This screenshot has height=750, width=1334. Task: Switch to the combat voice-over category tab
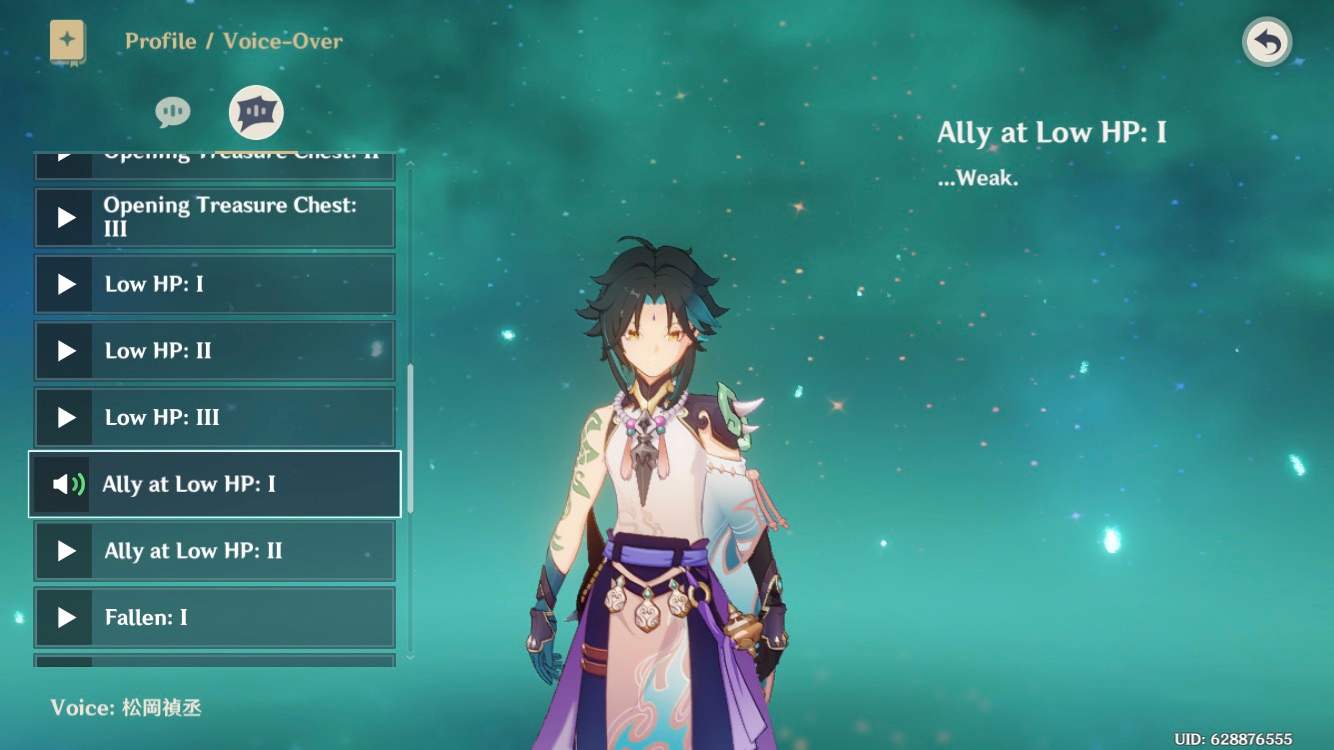(x=255, y=112)
